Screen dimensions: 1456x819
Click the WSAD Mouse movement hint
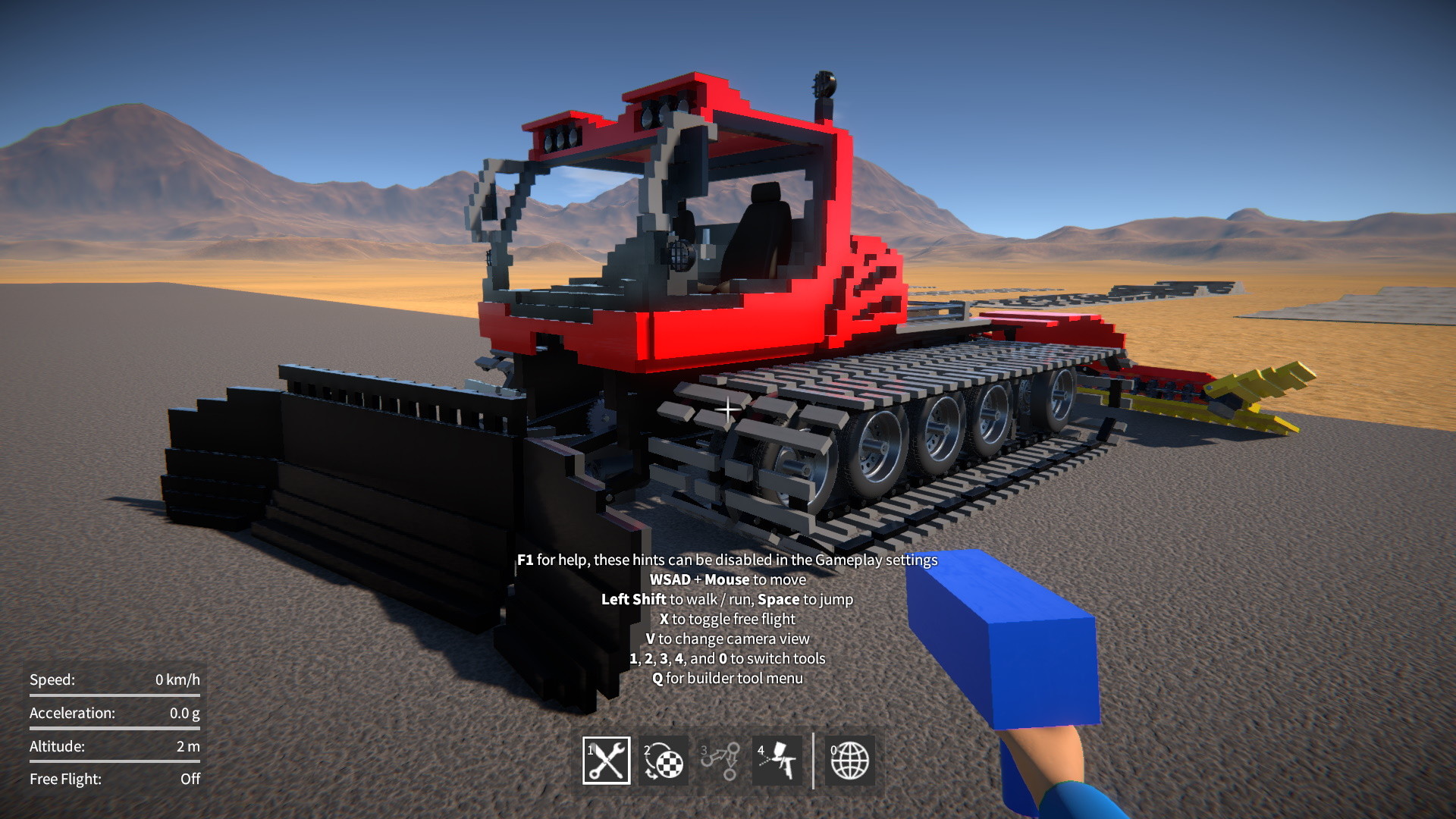pos(726,579)
